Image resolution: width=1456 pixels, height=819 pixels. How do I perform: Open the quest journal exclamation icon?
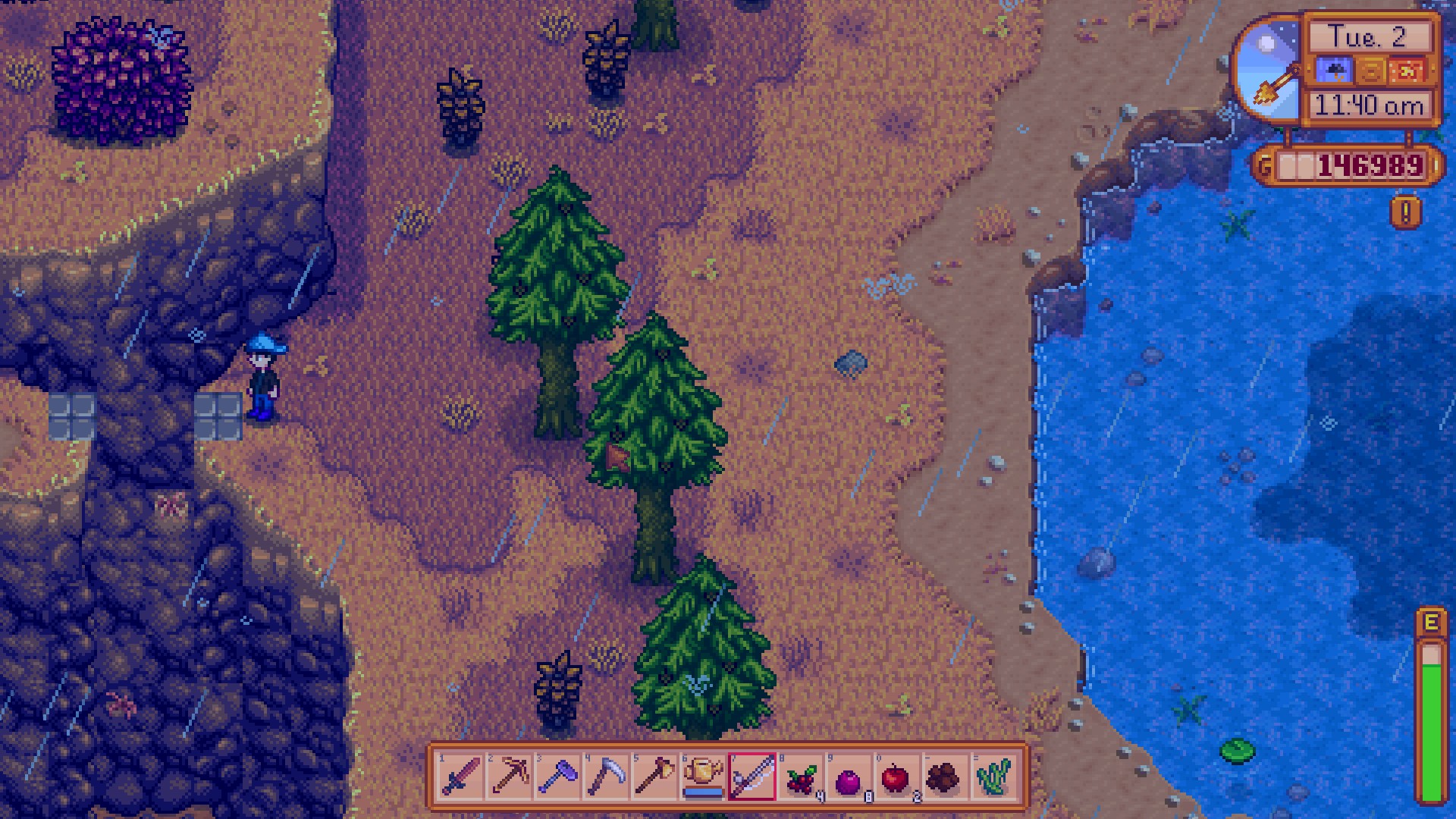tap(1405, 213)
